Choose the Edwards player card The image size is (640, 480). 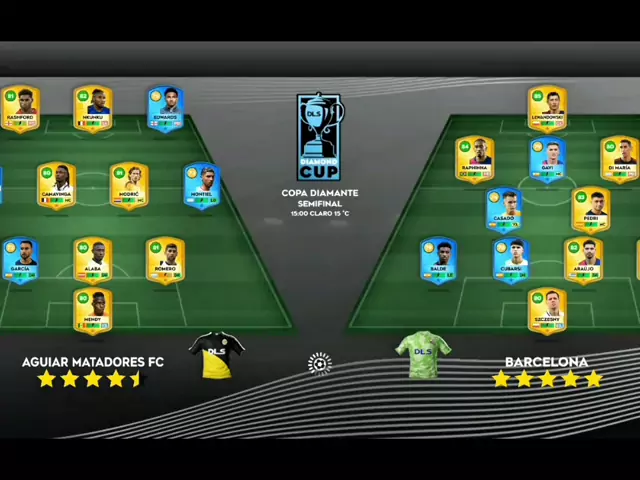tap(165, 108)
